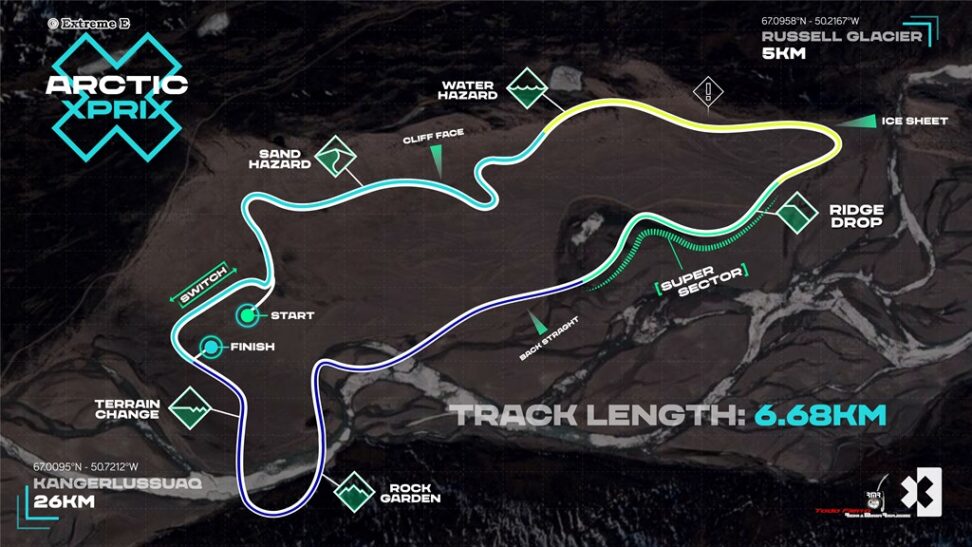Select the Back Straight triangle marker

click(x=538, y=323)
